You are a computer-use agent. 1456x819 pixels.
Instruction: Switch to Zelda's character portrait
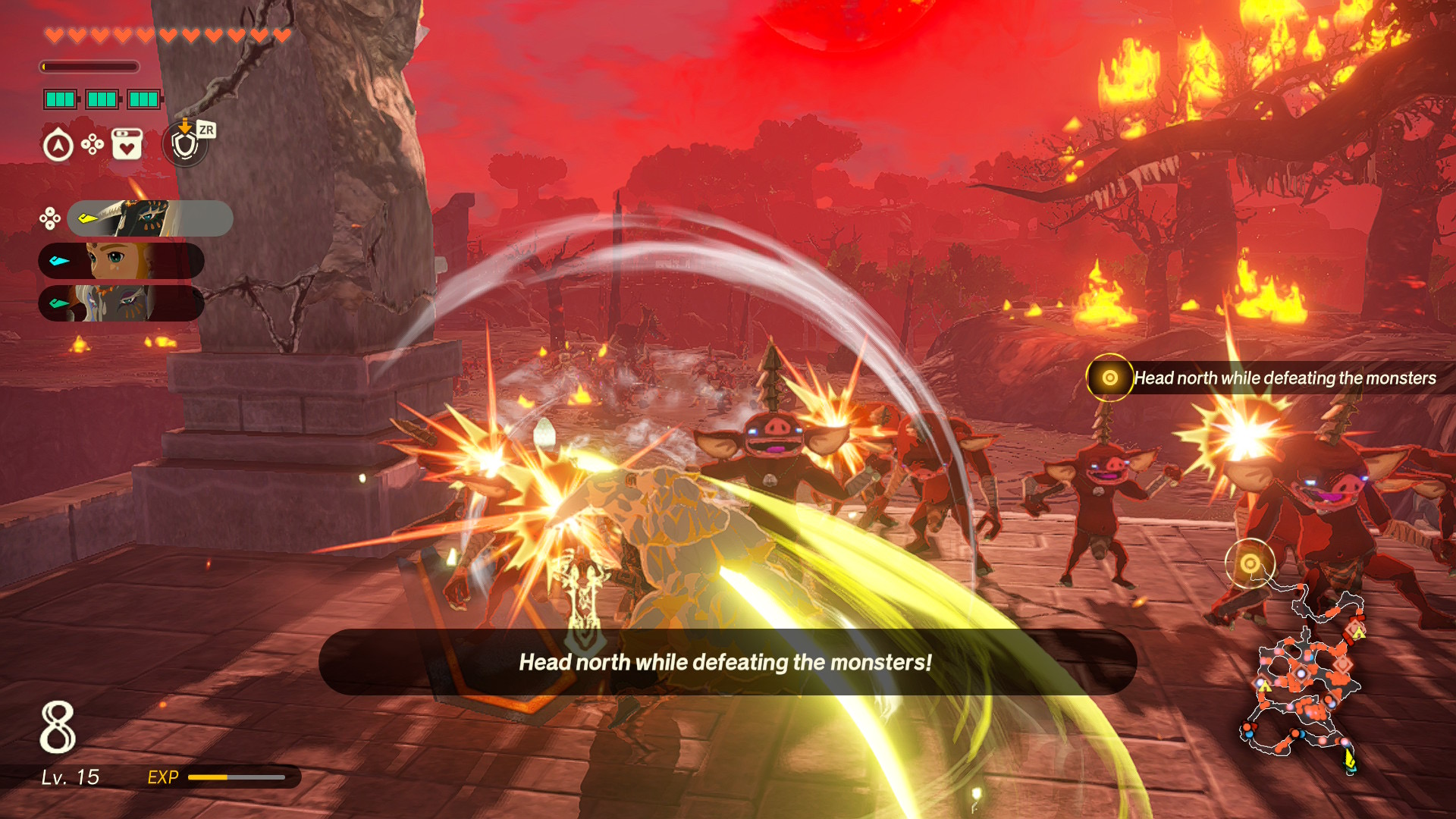click(121, 261)
